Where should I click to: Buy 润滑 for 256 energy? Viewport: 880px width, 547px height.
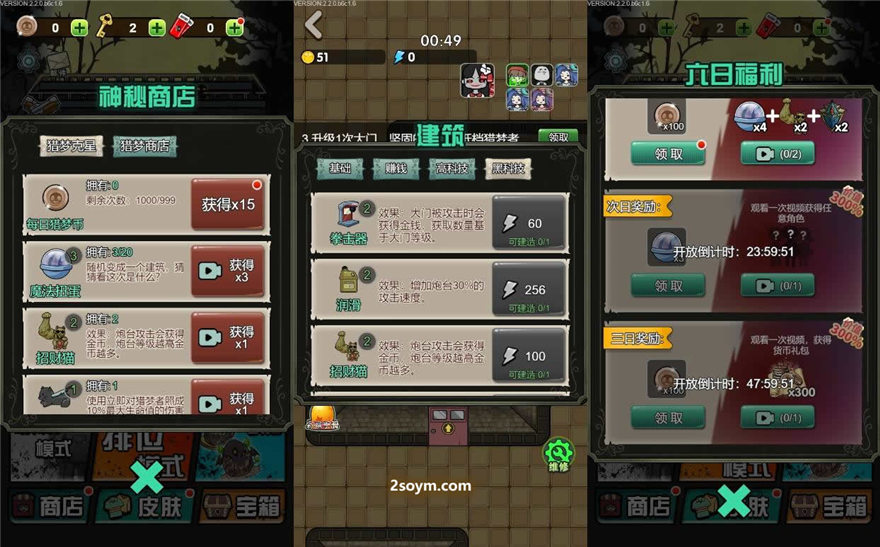pos(529,288)
